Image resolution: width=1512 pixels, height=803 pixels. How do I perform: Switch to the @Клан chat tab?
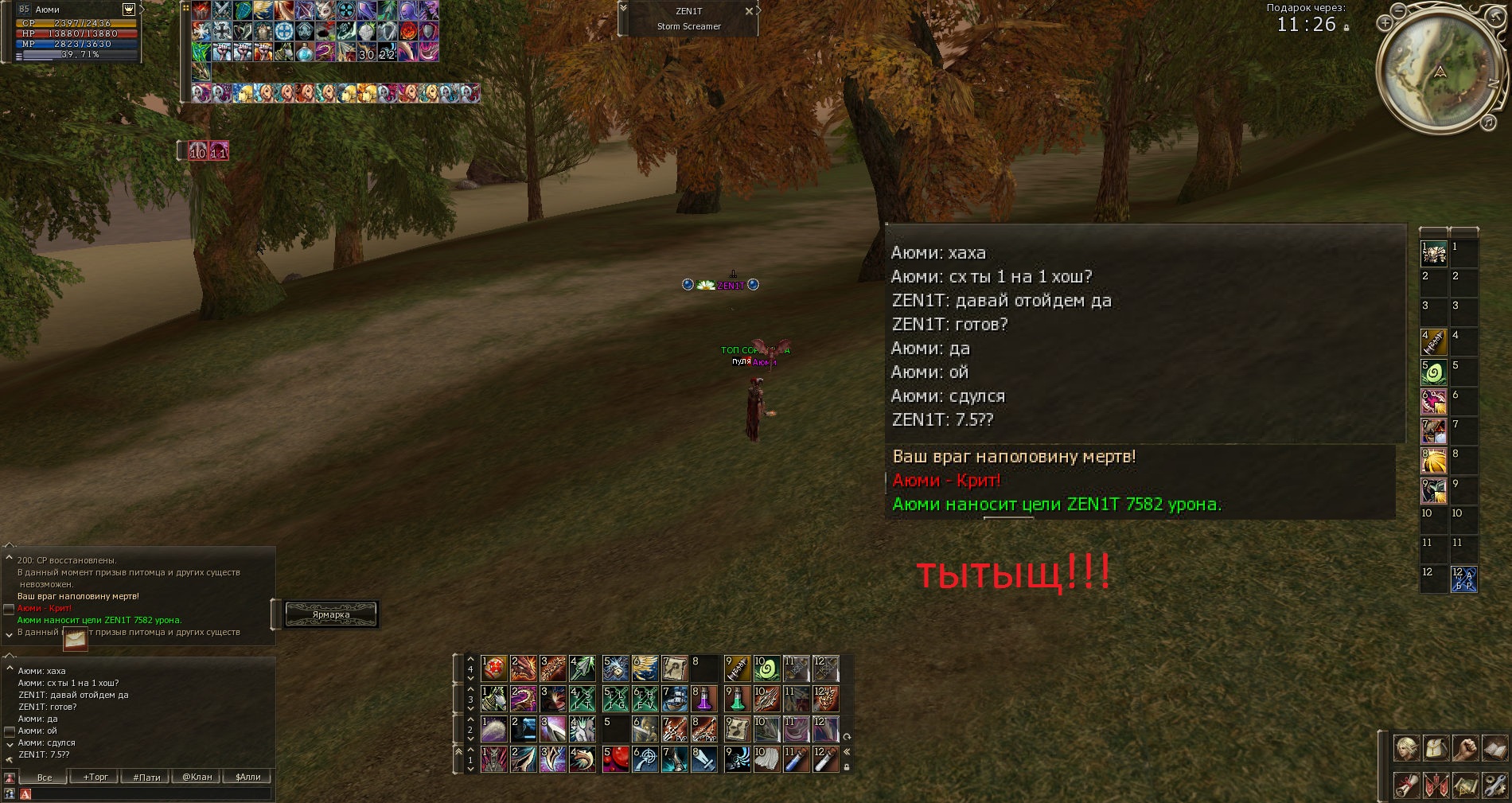tap(197, 777)
